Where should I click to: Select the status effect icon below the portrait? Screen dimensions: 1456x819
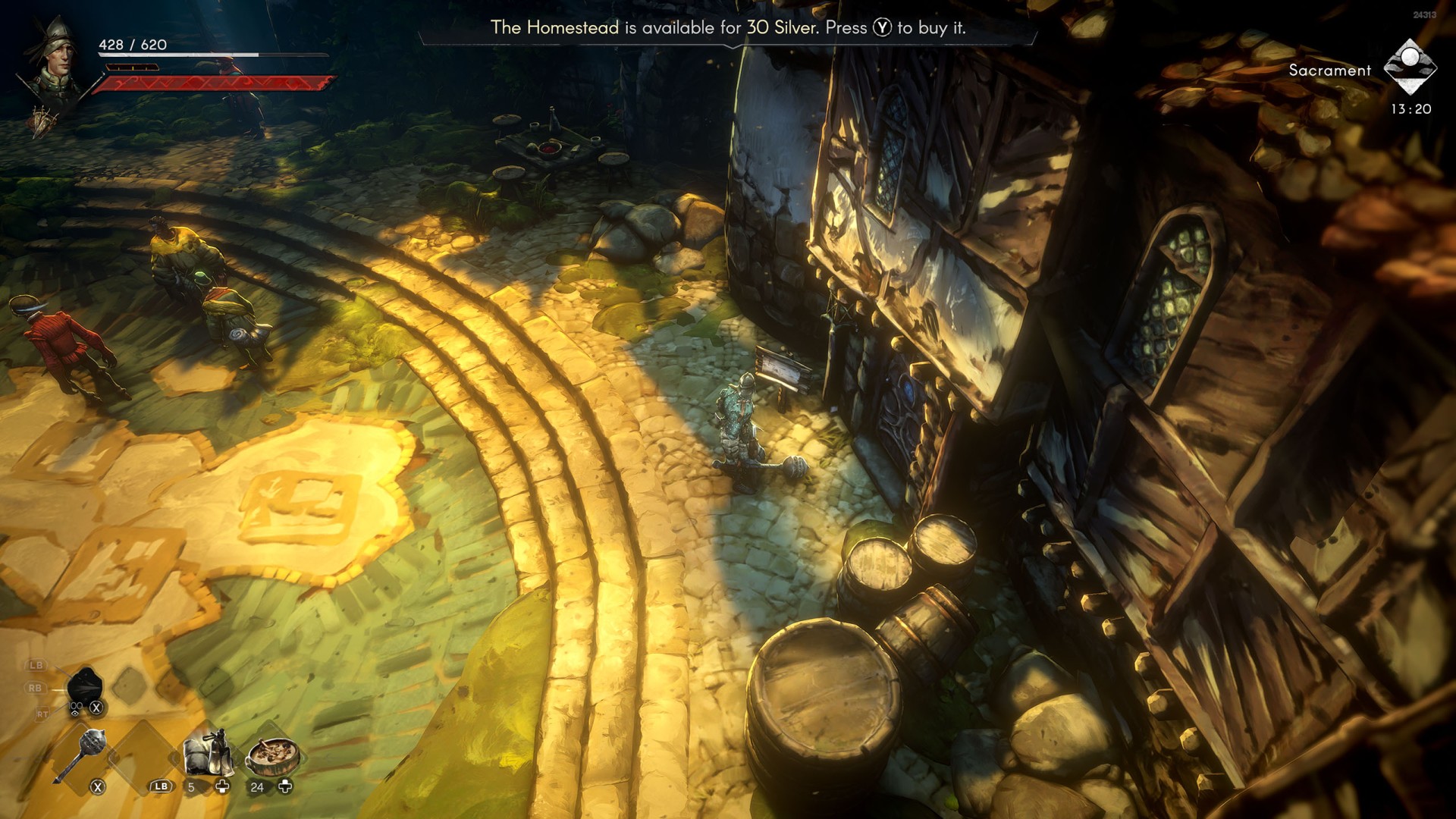pyautogui.click(x=44, y=121)
